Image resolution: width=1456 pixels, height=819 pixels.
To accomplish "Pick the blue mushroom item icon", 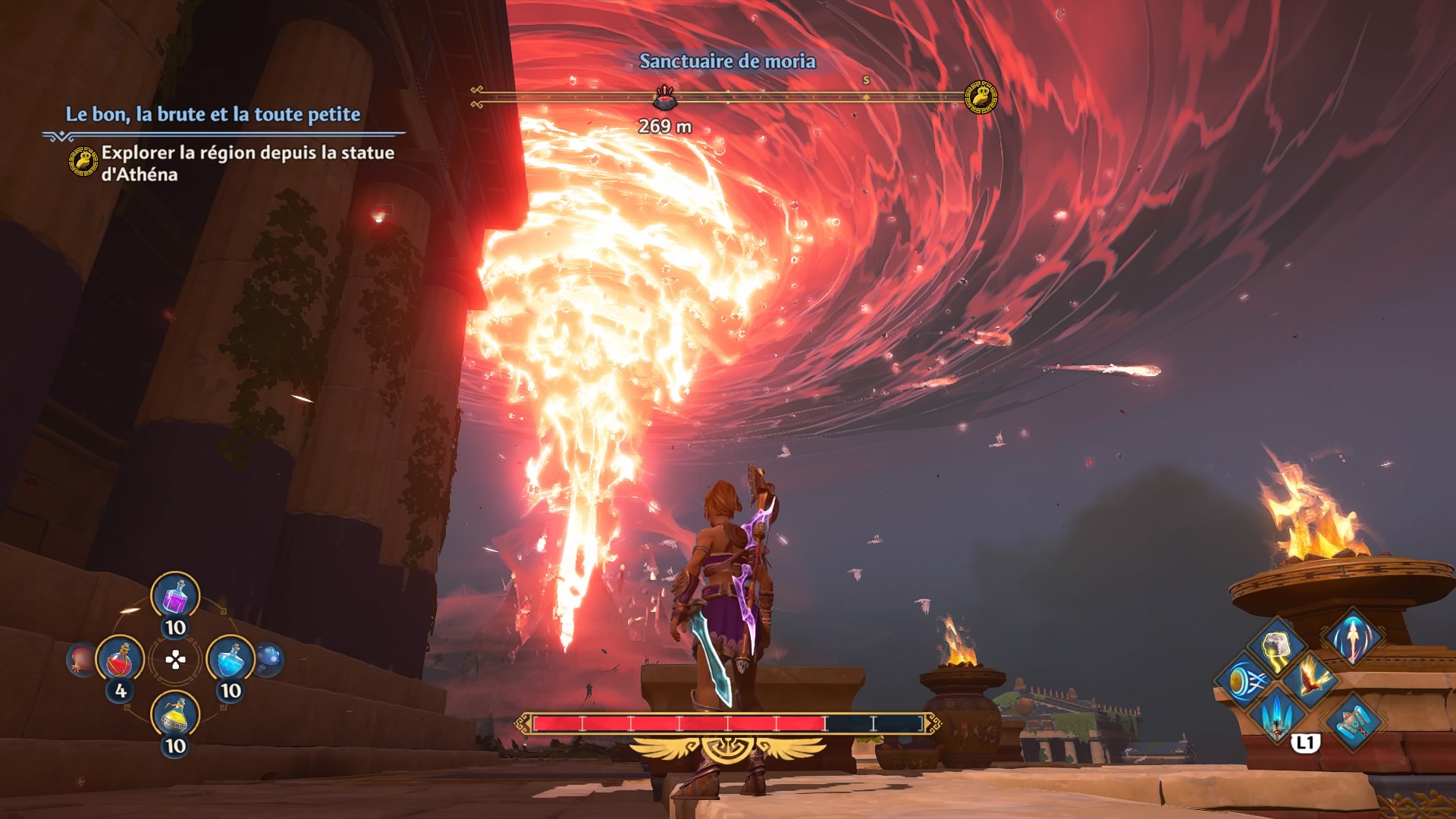I will pyautogui.click(x=269, y=659).
